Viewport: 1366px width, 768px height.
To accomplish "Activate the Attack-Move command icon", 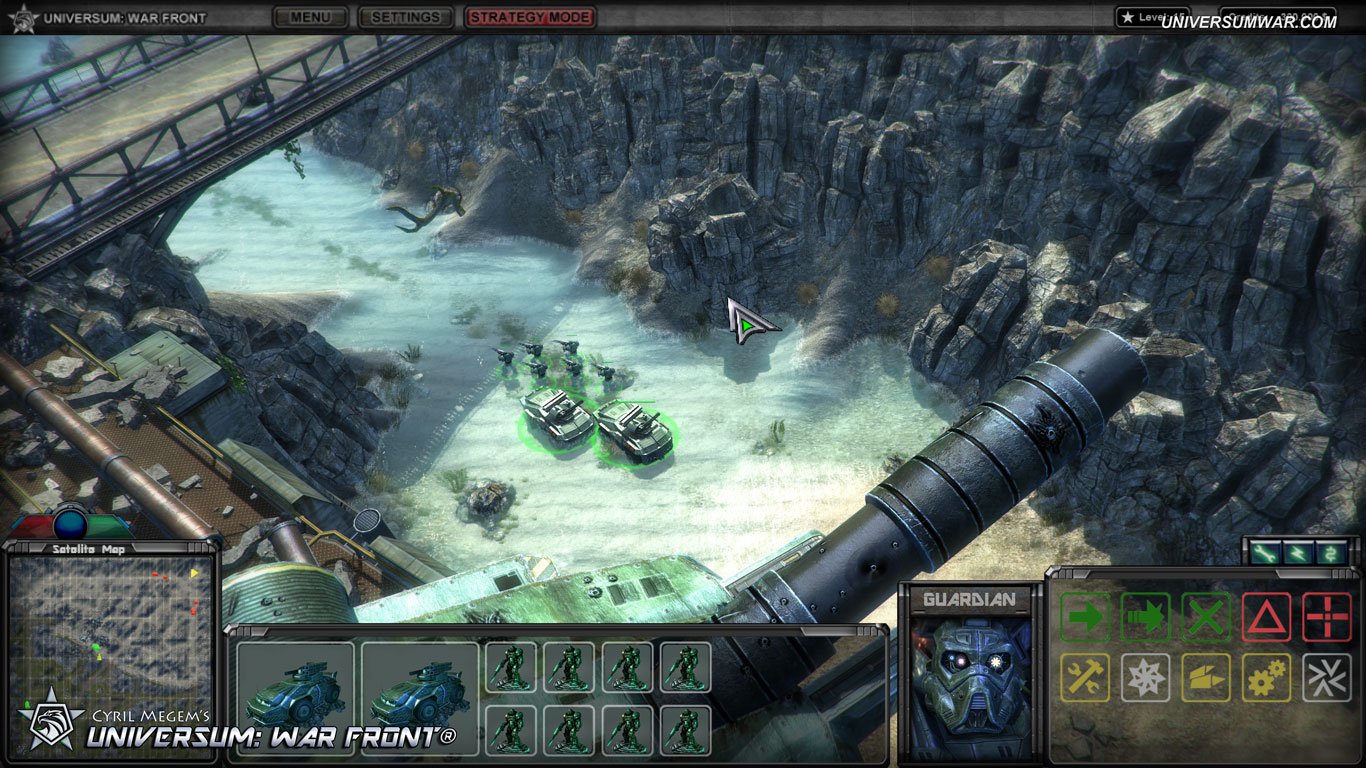I will (x=1145, y=618).
